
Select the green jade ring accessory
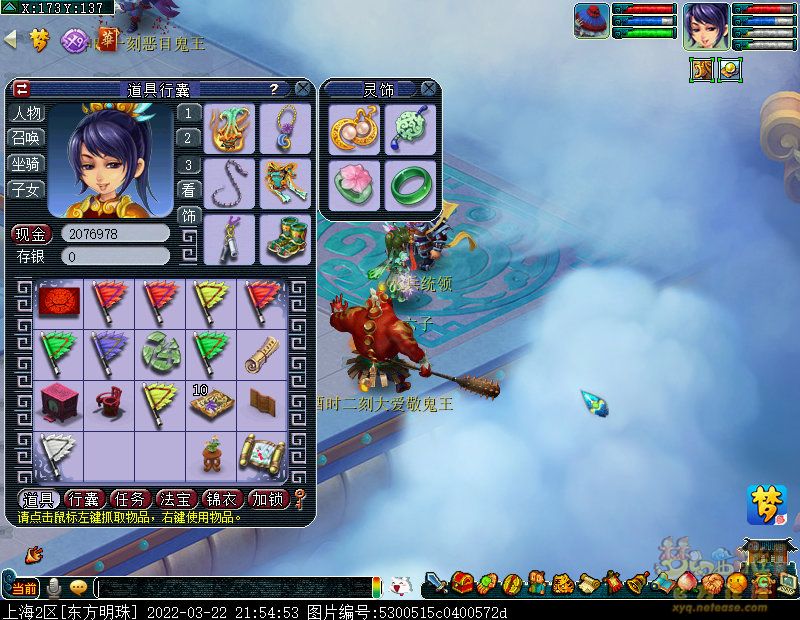click(x=410, y=184)
